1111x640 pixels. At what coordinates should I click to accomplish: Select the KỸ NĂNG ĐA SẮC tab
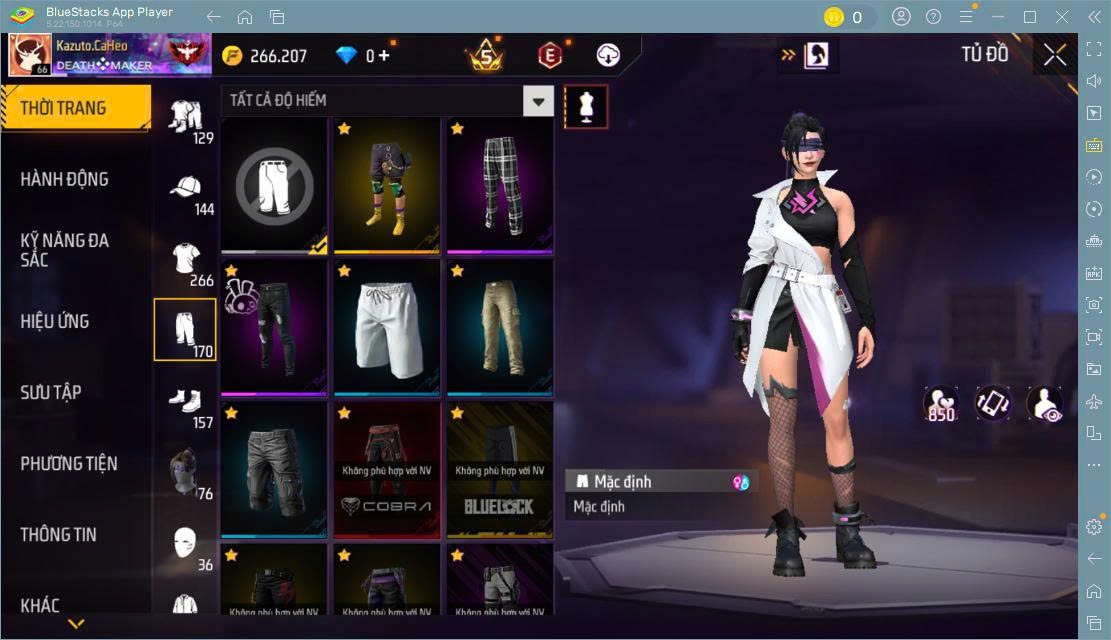(x=65, y=250)
